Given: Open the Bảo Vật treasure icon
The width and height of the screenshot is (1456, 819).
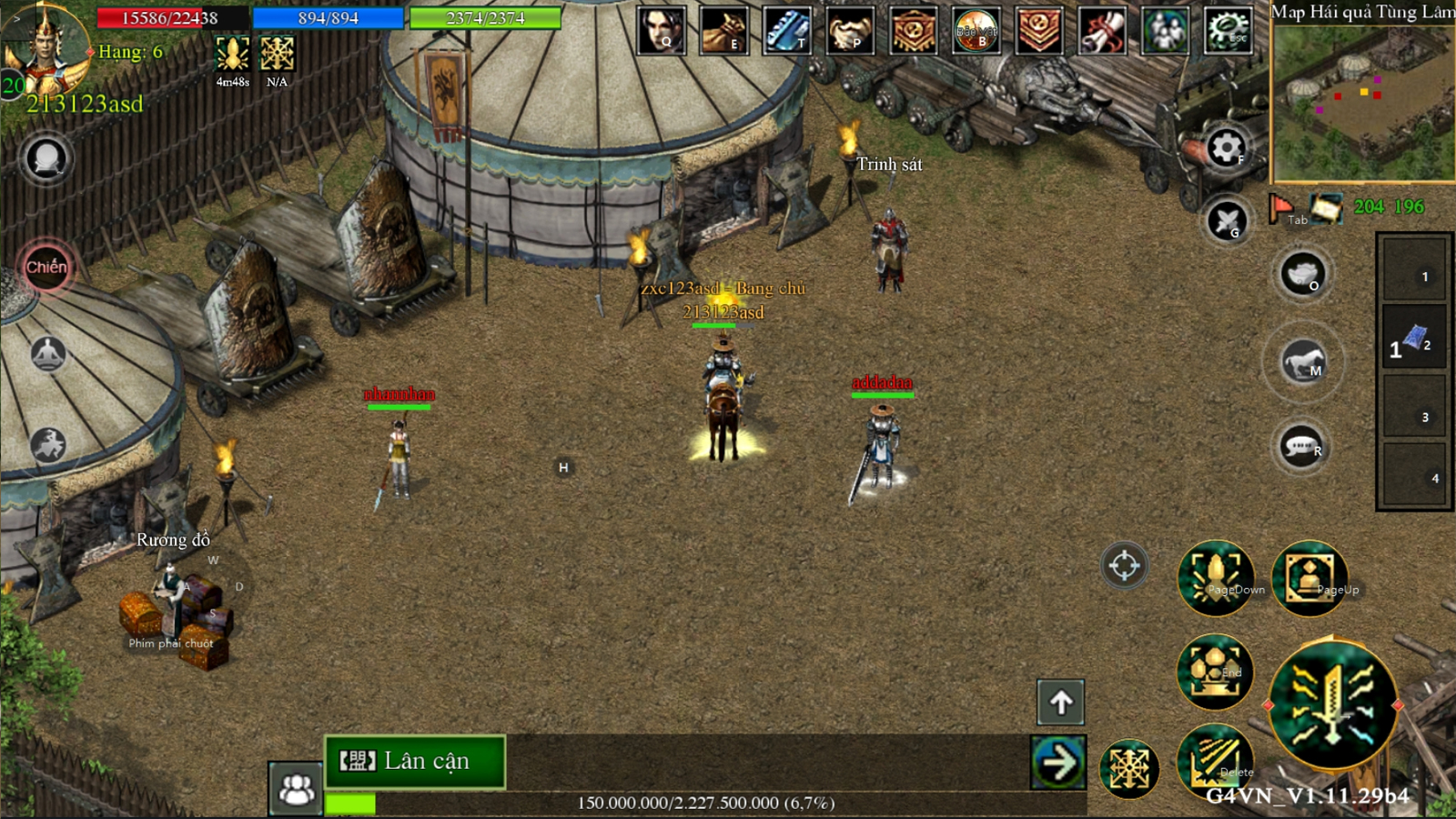Looking at the screenshot, I should point(976,30).
